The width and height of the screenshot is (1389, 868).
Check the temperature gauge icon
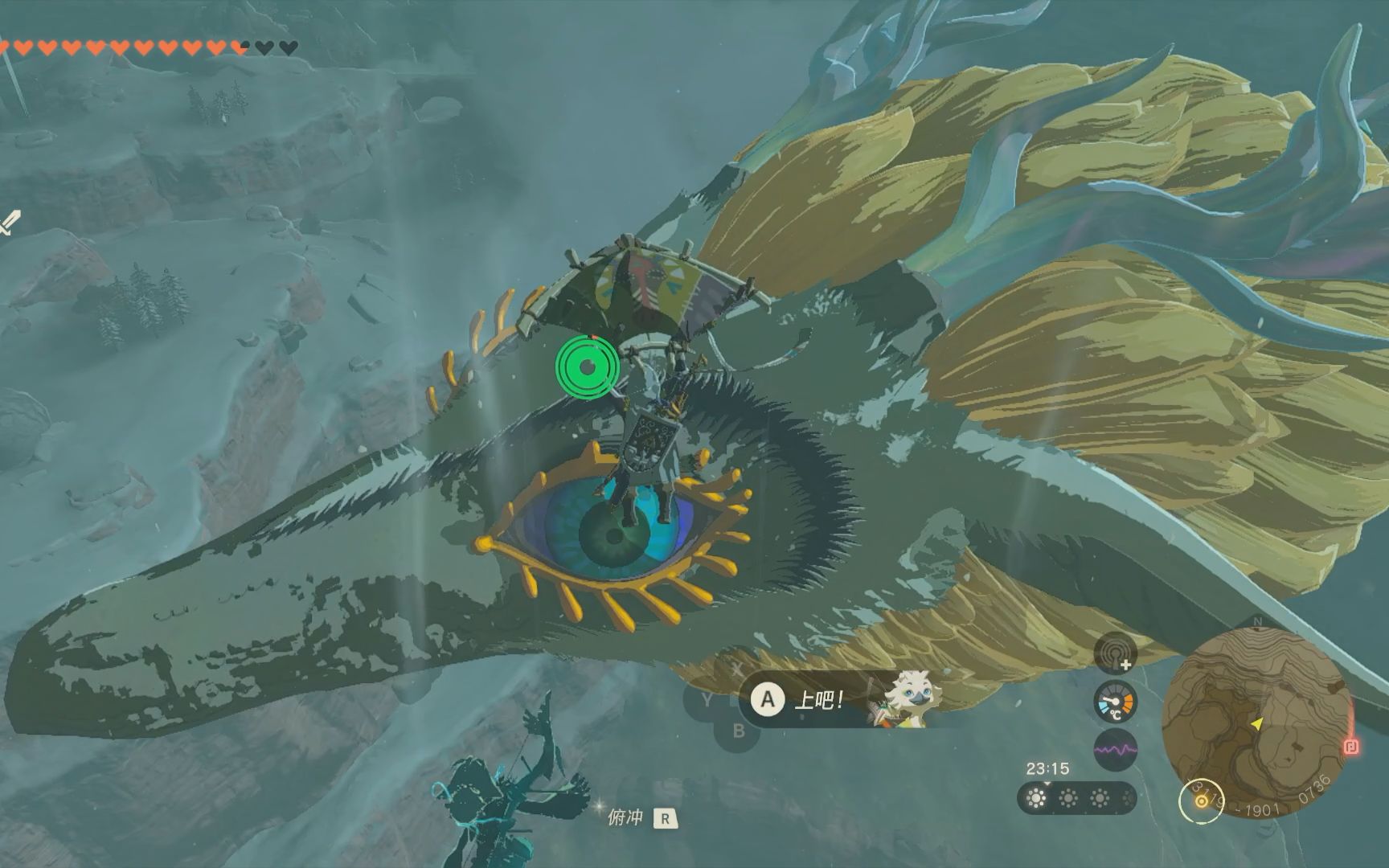pos(1115,702)
